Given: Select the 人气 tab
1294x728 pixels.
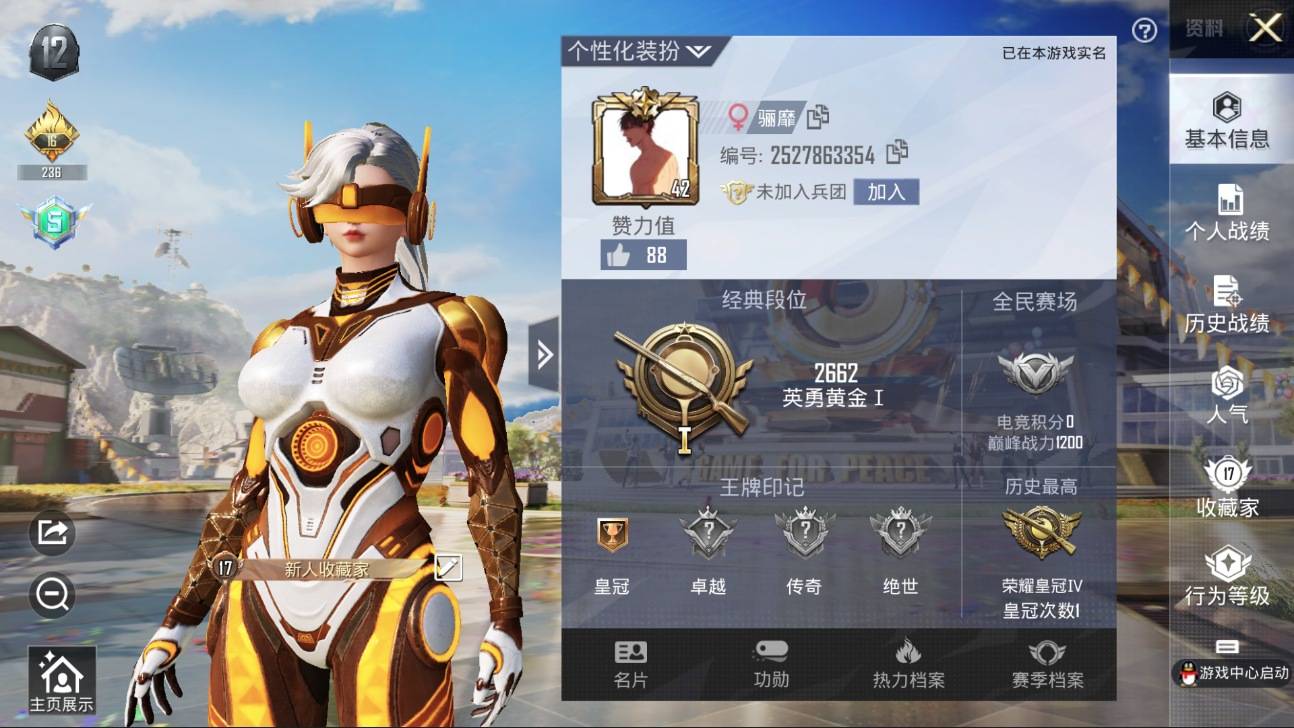Looking at the screenshot, I should point(1227,396).
